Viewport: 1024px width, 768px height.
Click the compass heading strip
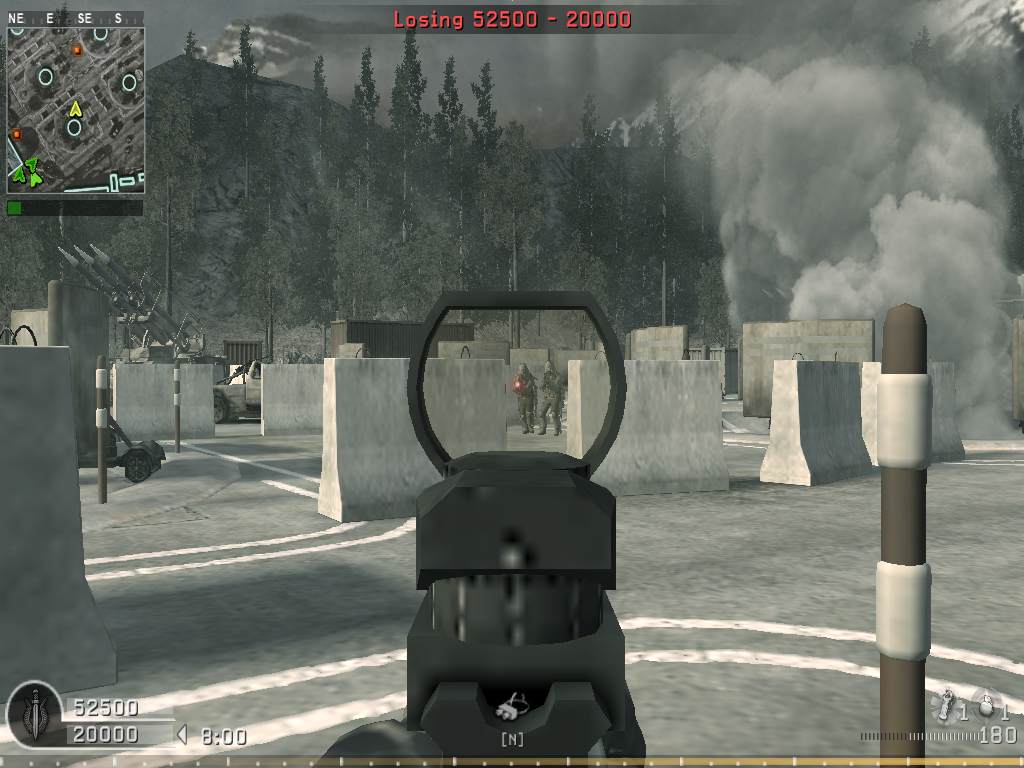pos(75,18)
